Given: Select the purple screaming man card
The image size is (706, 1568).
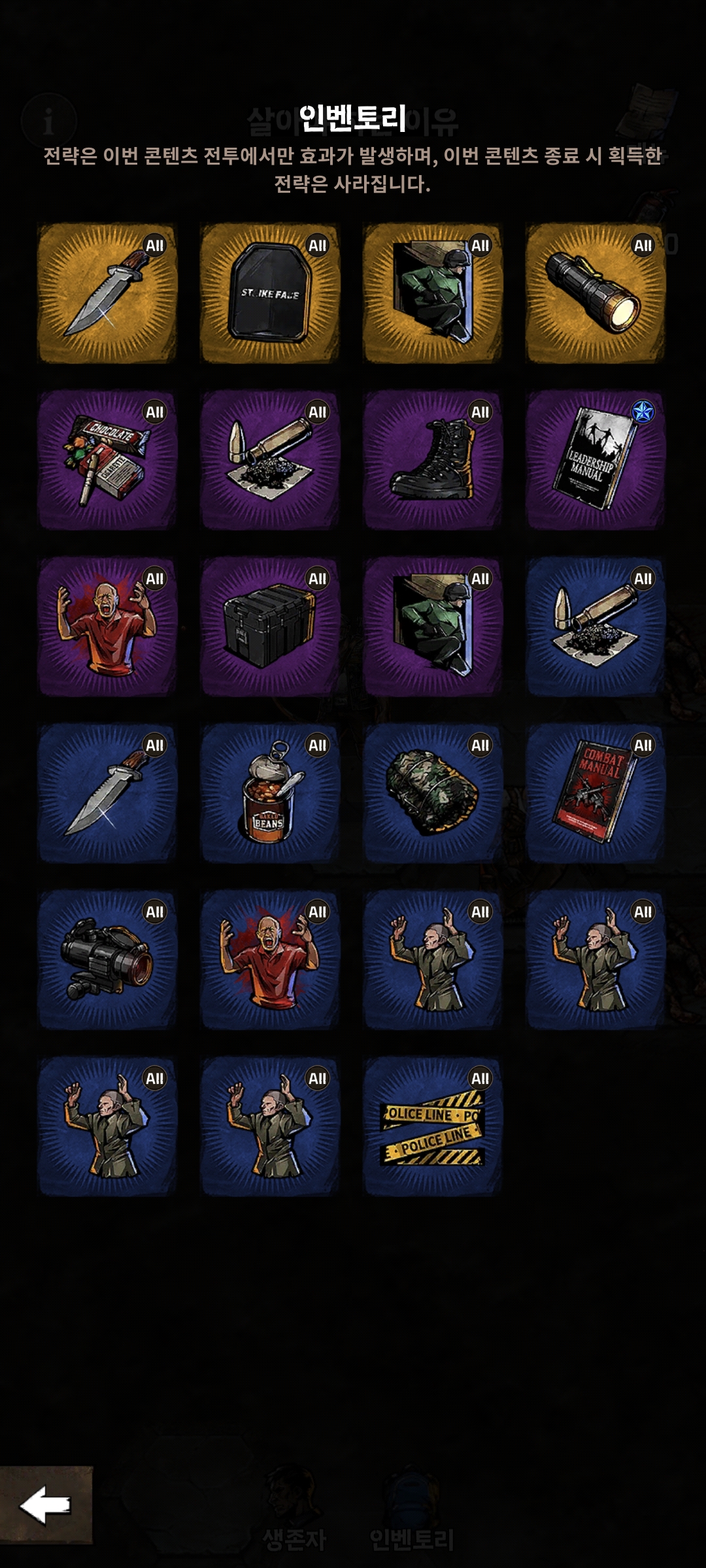Looking at the screenshot, I should [107, 627].
